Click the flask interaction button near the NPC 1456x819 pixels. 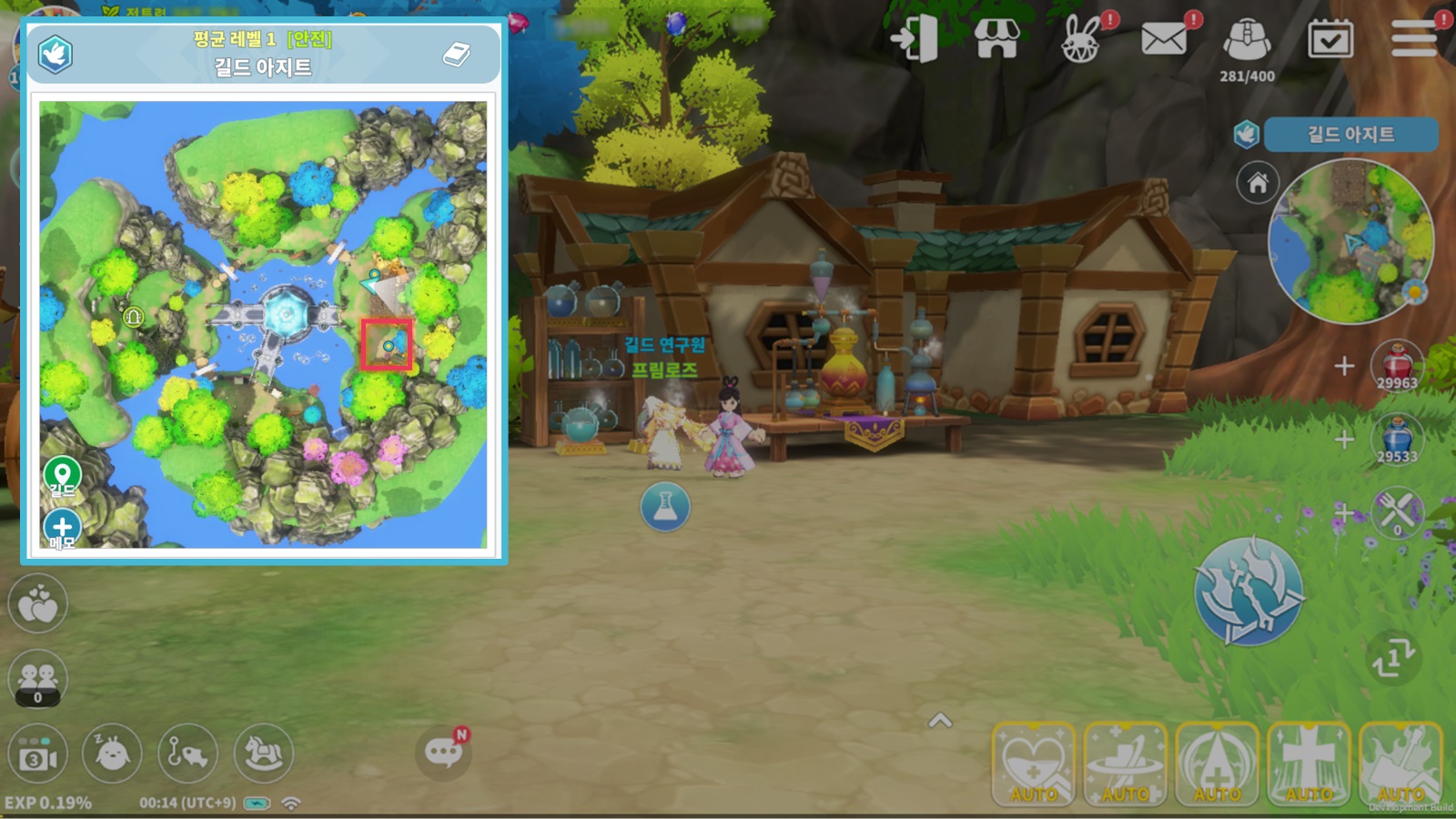point(665,507)
